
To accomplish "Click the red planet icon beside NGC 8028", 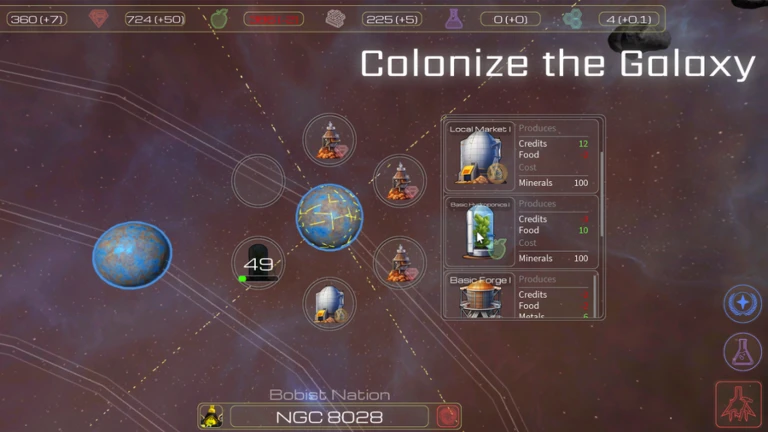I will (449, 417).
